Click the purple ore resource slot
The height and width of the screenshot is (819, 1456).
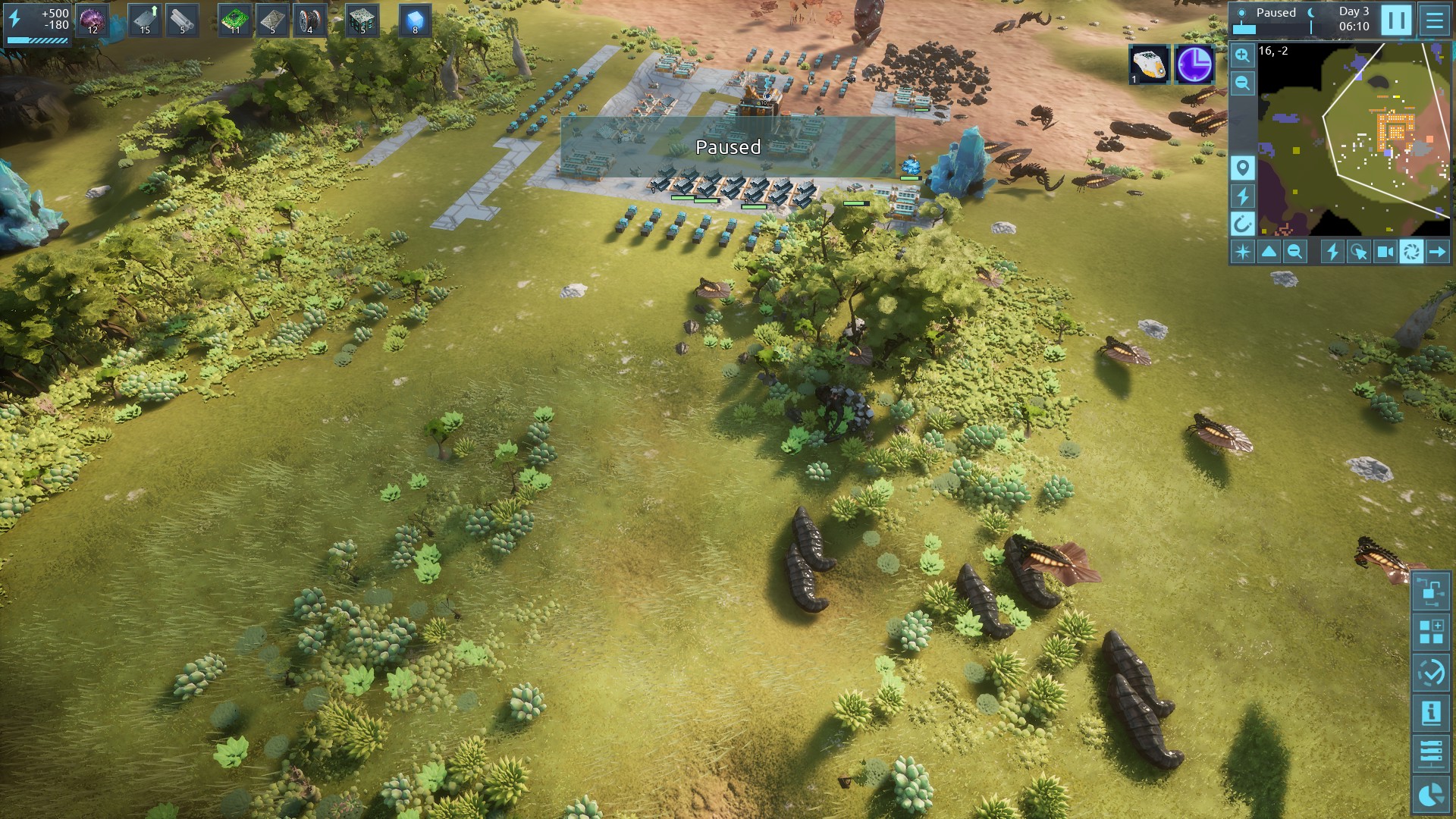click(x=93, y=20)
